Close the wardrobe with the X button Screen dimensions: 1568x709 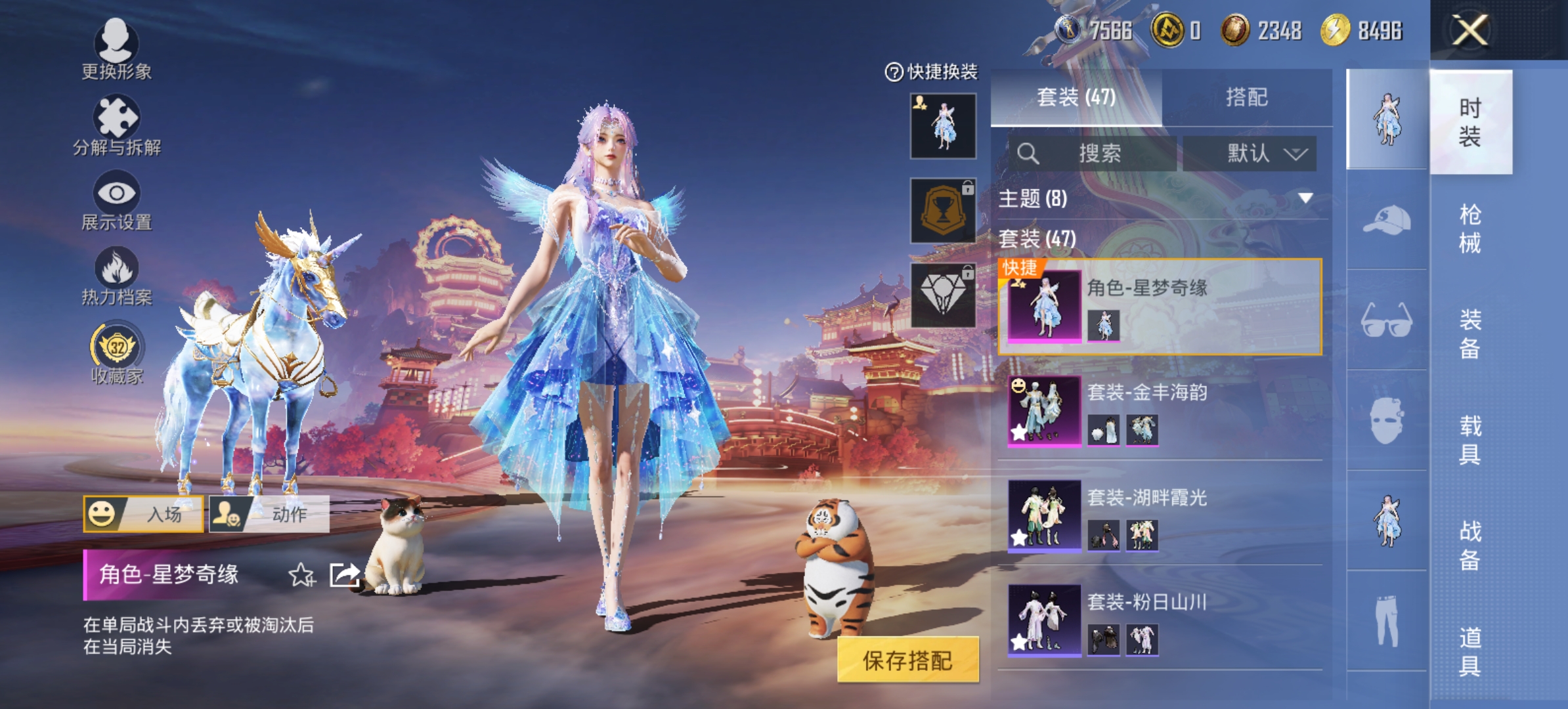pyautogui.click(x=1470, y=30)
